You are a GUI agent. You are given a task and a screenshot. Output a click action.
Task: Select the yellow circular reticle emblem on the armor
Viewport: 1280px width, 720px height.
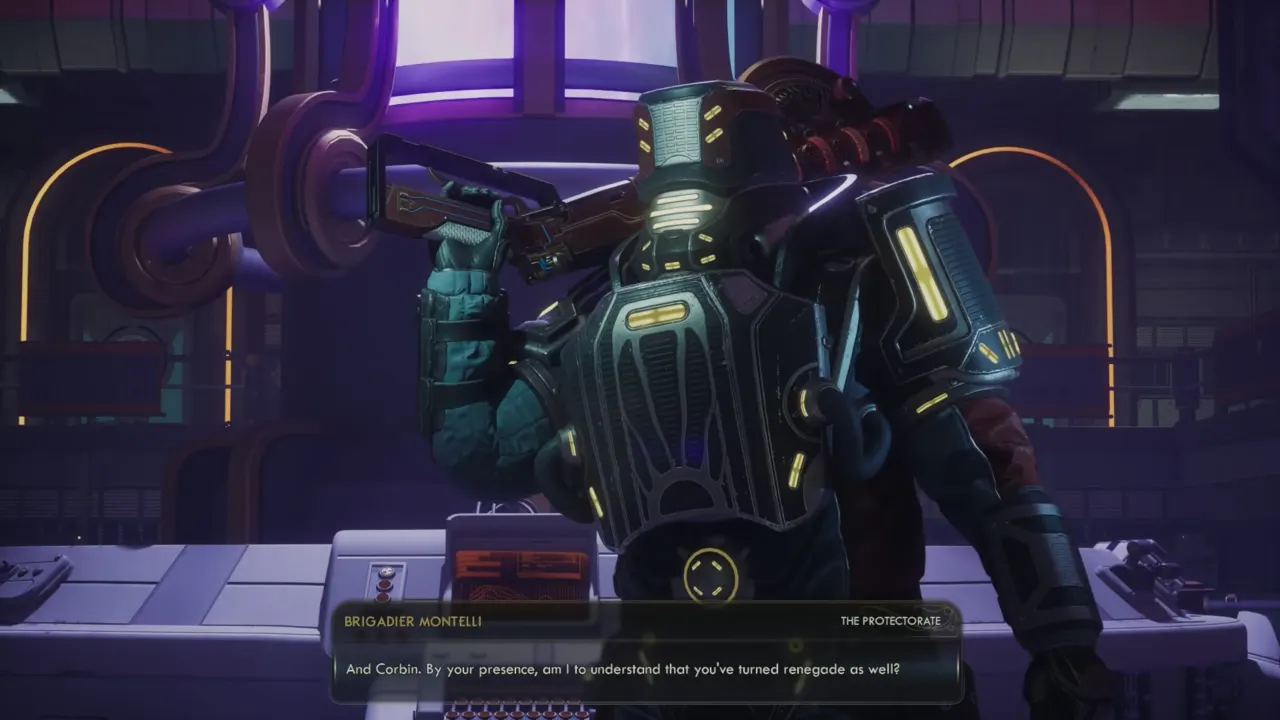pos(710,574)
